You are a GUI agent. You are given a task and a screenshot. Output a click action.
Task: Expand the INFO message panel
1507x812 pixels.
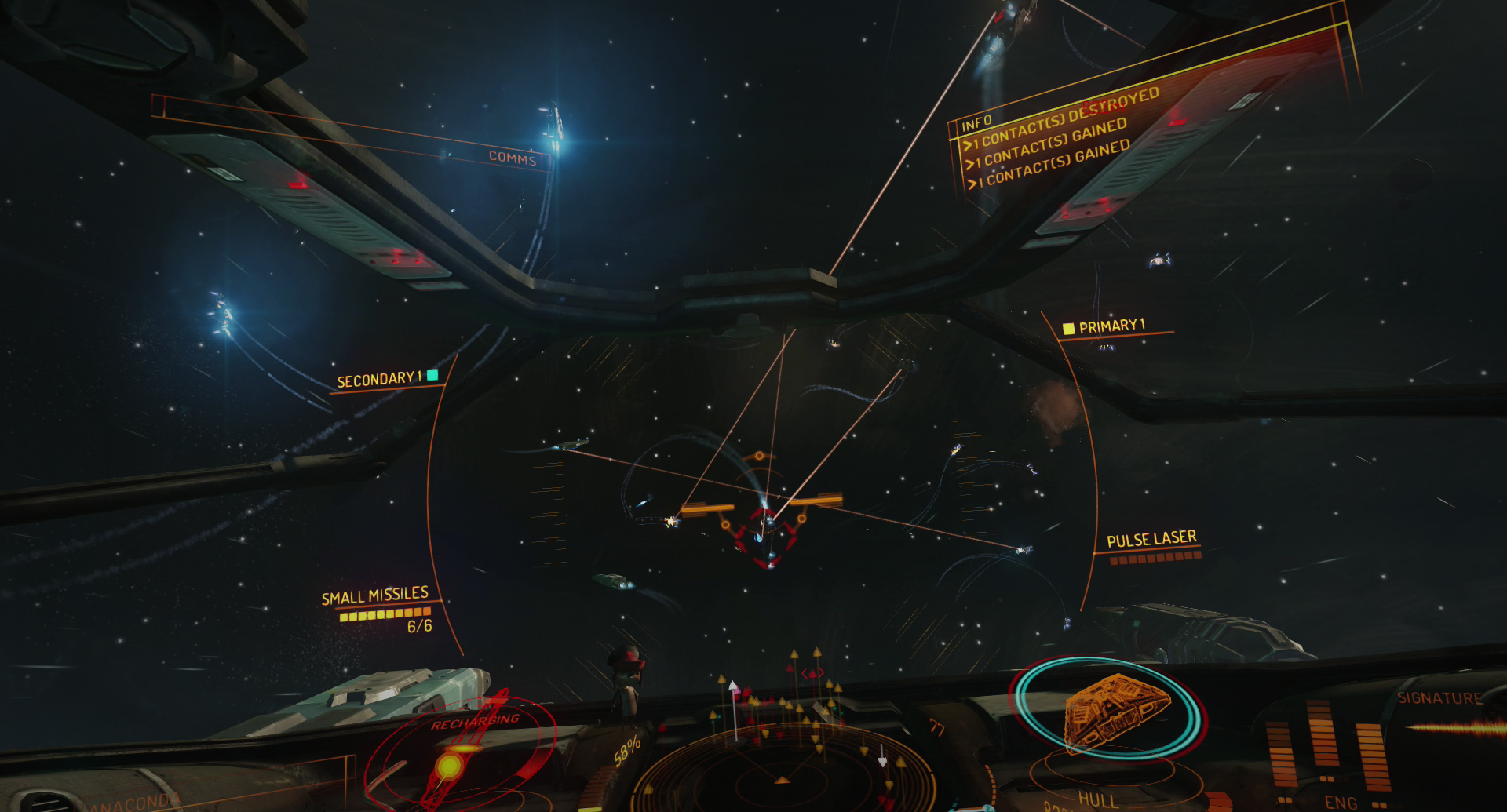pos(977,122)
